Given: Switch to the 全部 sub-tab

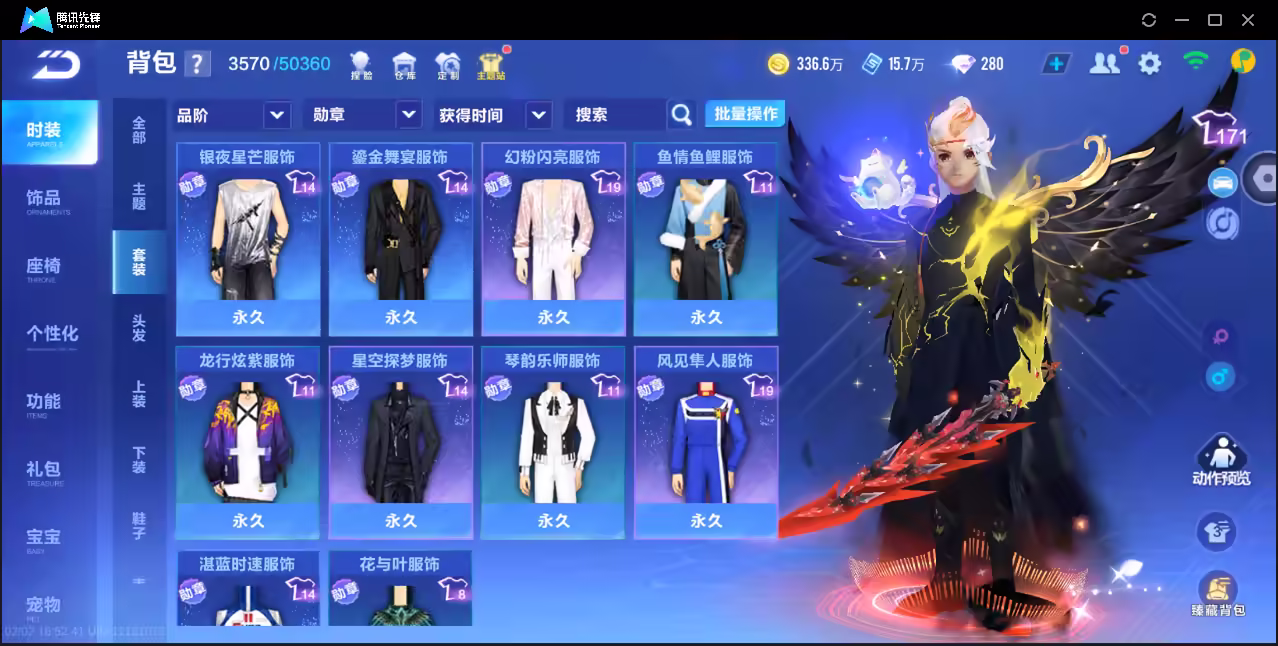Looking at the screenshot, I should click(x=139, y=130).
